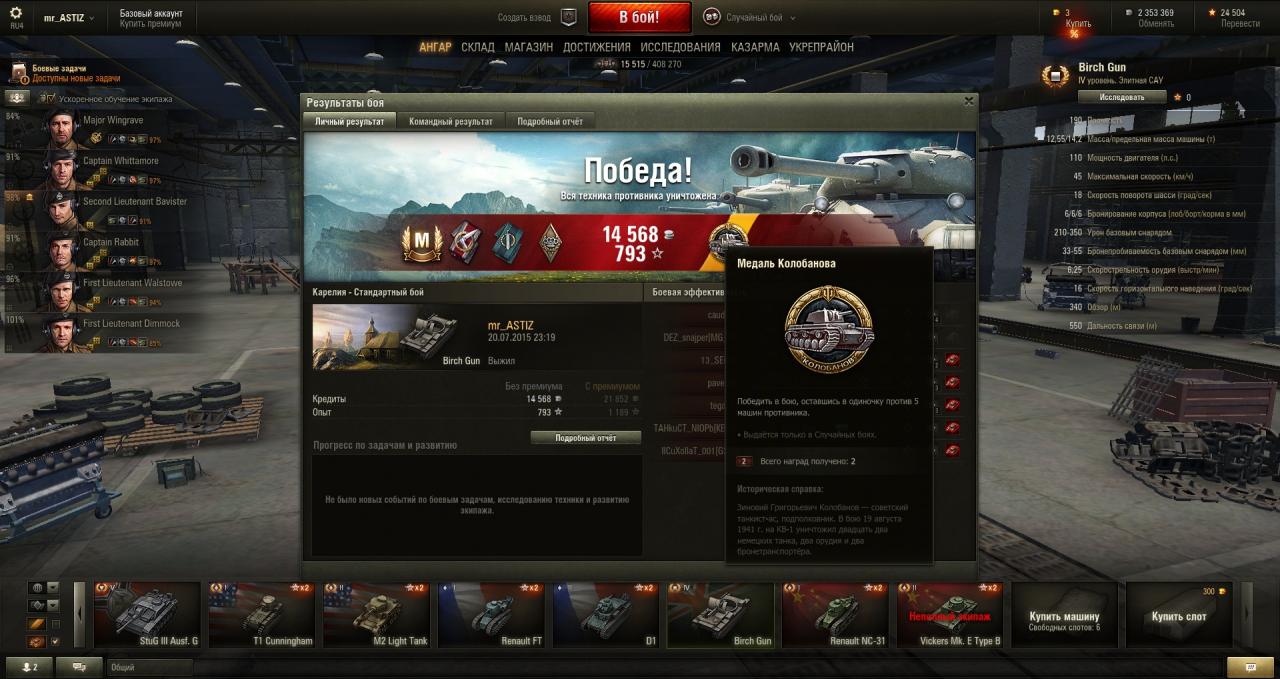Select StuG III Ausf. G in carousel
Screen dimensions: 1280x679
(147, 615)
